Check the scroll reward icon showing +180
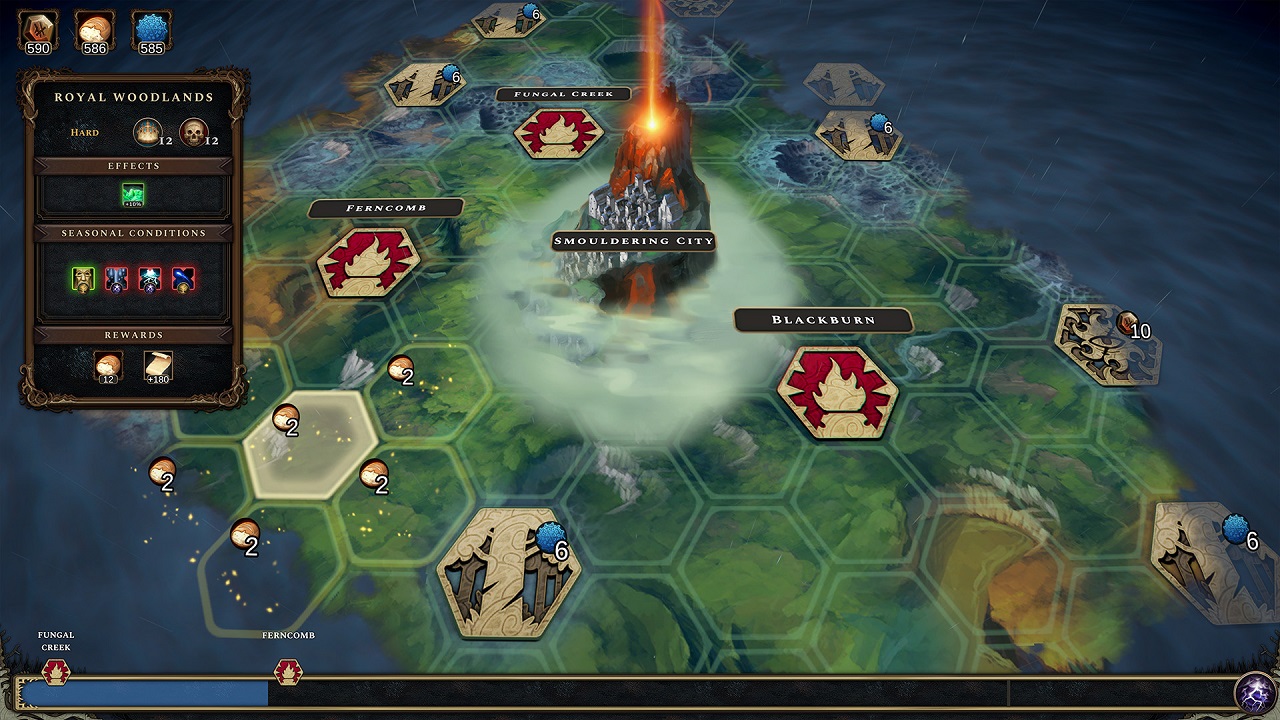Viewport: 1280px width, 720px height. tap(158, 366)
